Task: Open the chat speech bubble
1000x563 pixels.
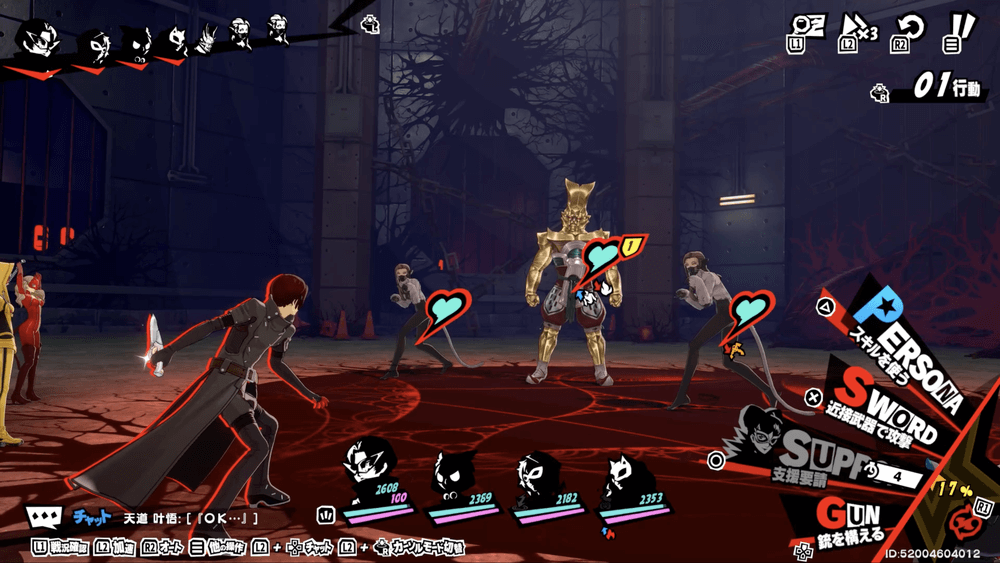Action: click(44, 517)
